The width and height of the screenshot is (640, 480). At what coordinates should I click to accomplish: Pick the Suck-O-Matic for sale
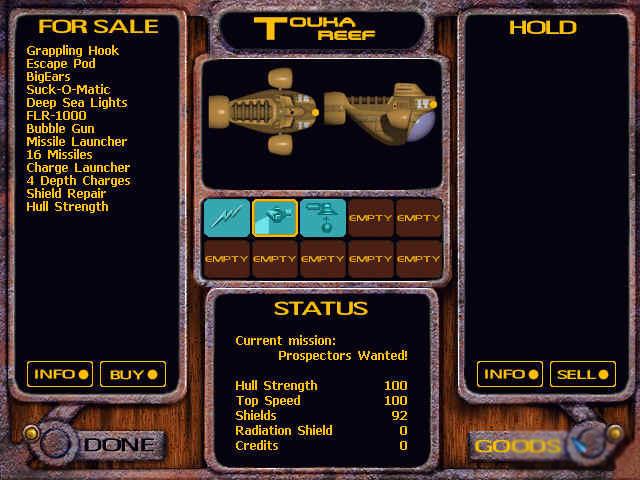pos(70,90)
